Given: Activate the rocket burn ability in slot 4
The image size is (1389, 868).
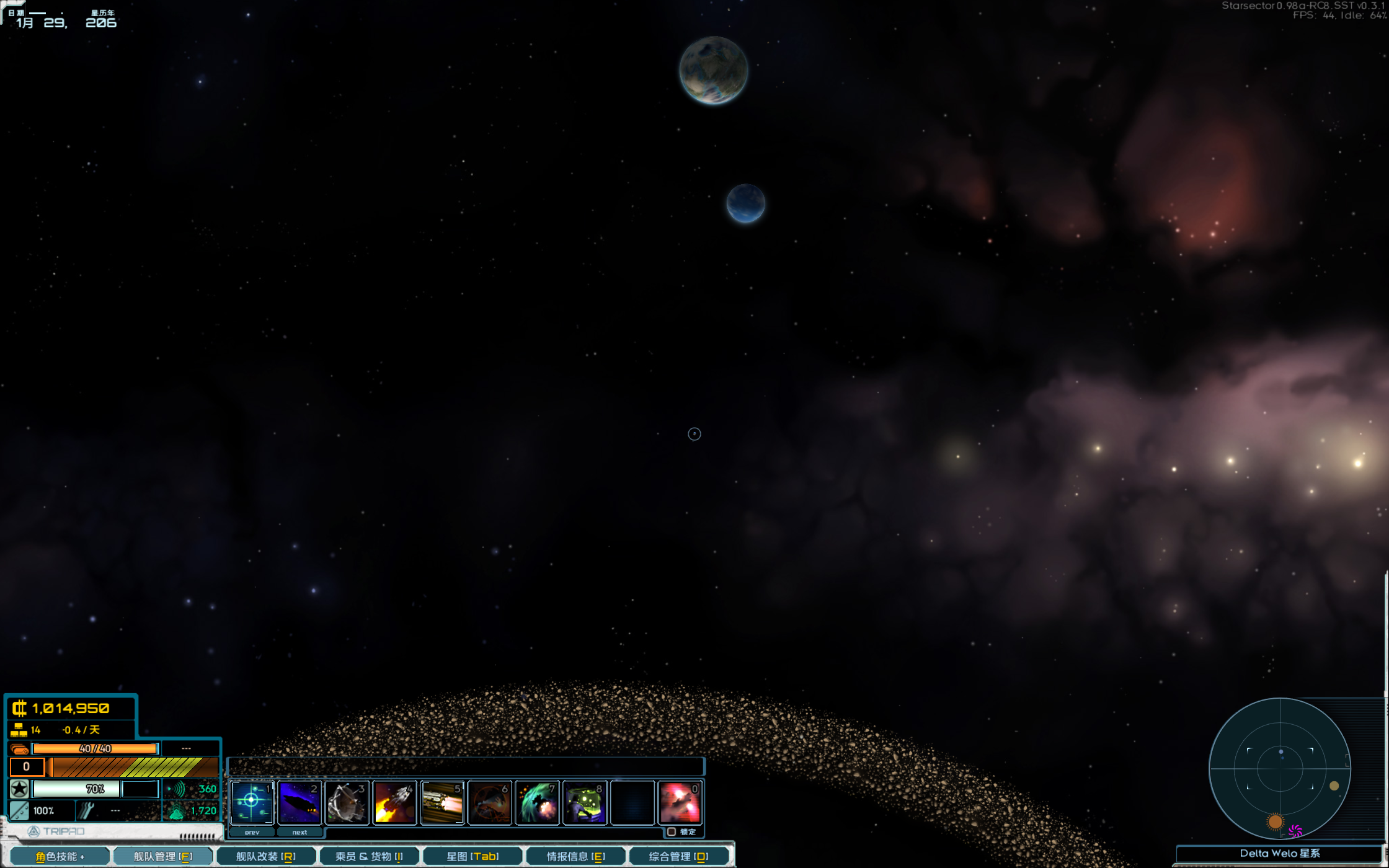Looking at the screenshot, I should tap(395, 802).
